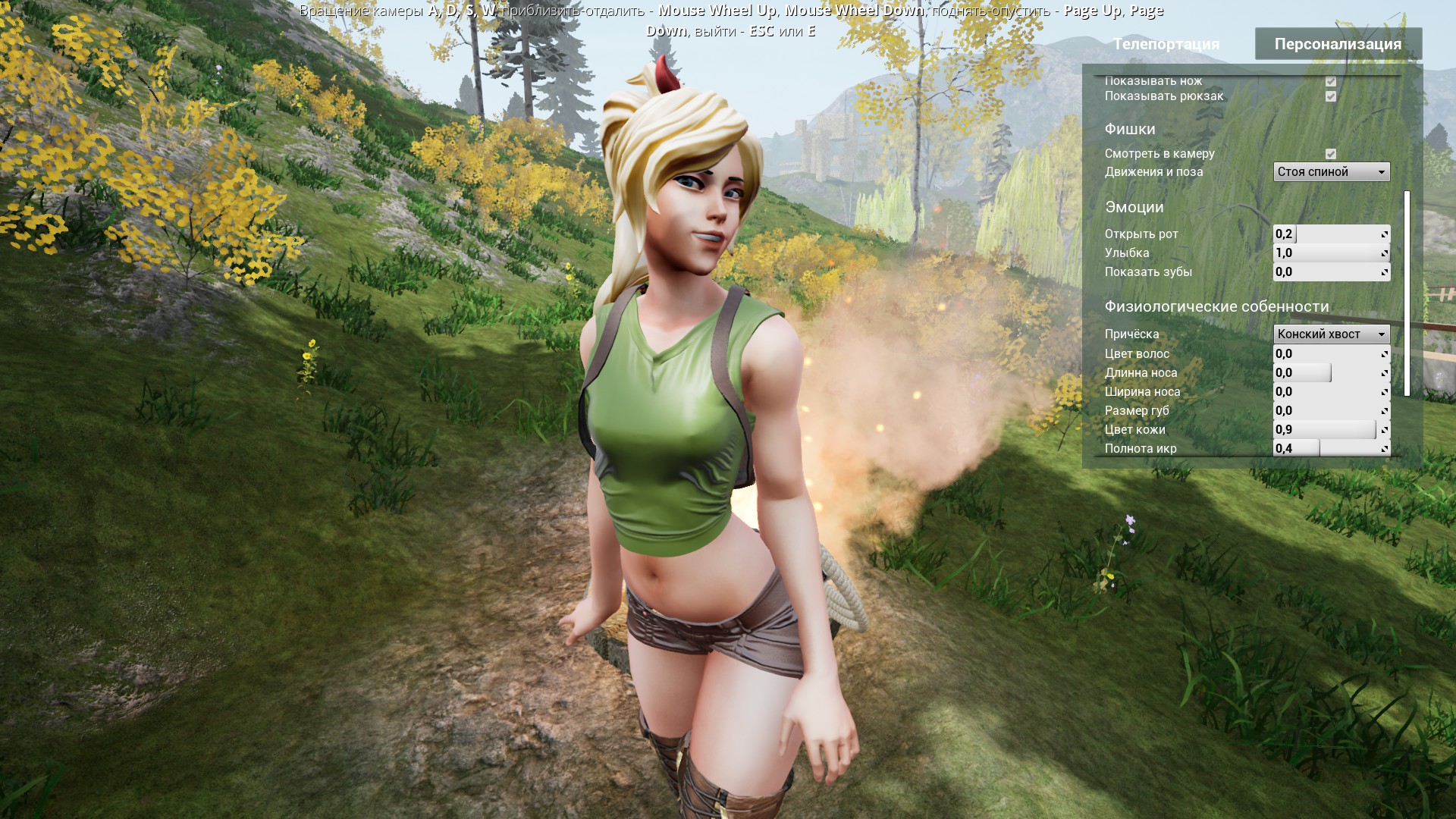
Task: Modify the Цвет кожи slider
Action: coord(1331,430)
